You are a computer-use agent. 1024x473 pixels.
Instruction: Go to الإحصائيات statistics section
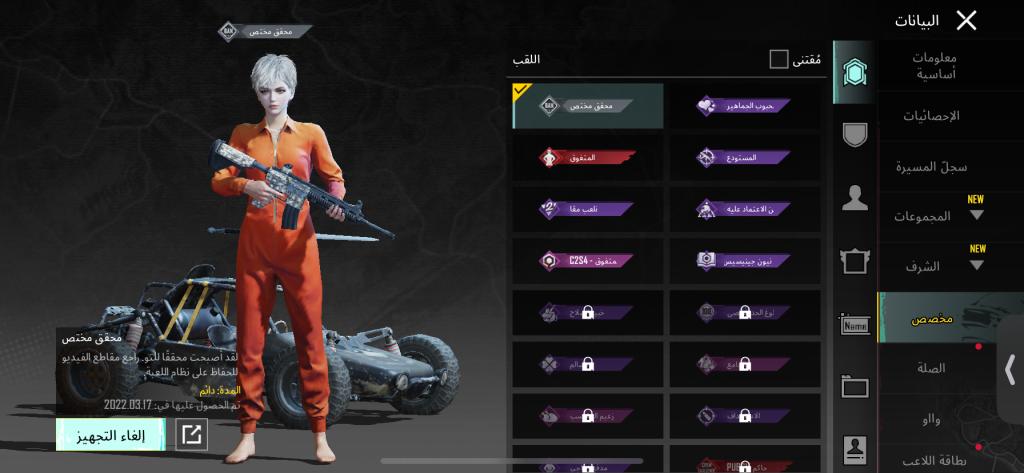point(931,116)
